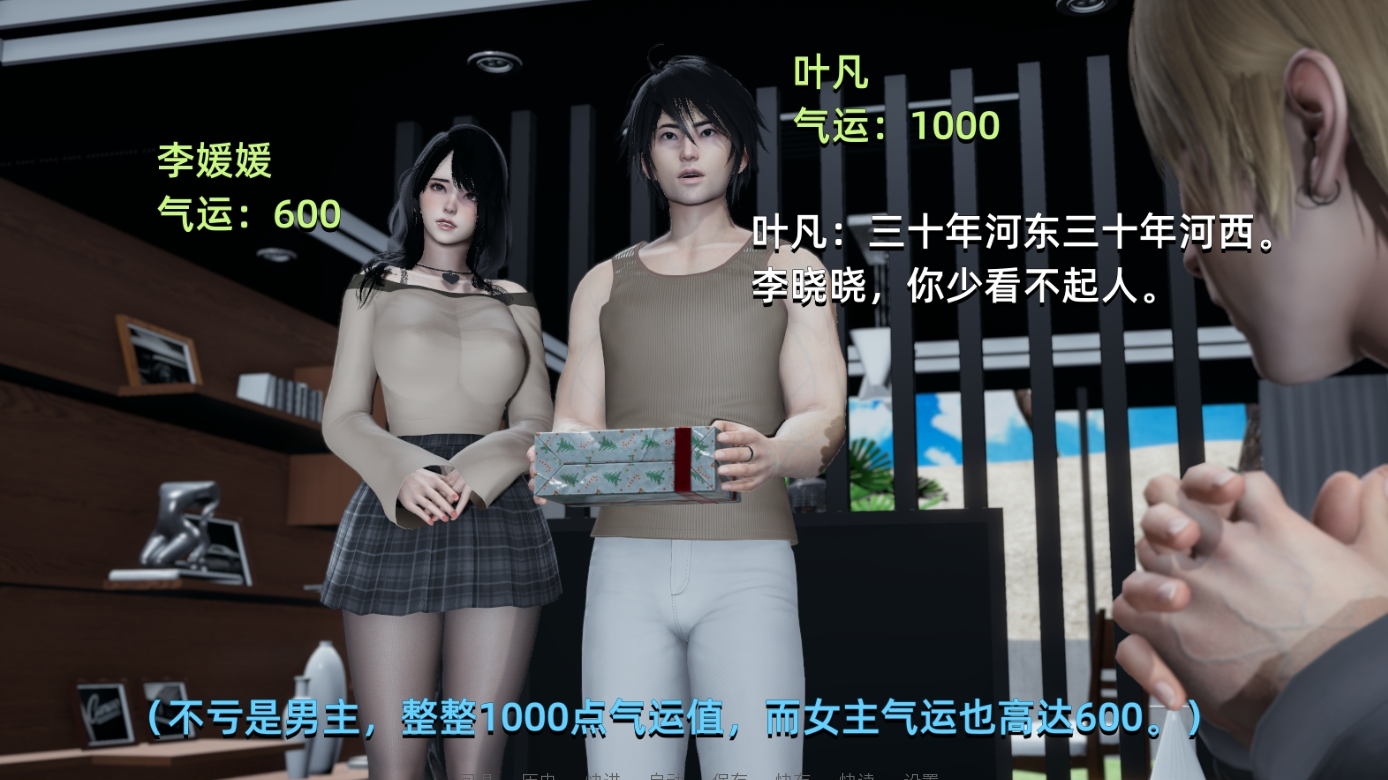Click the 气运：1000 luck stat display

pyautogui.click(x=895, y=125)
